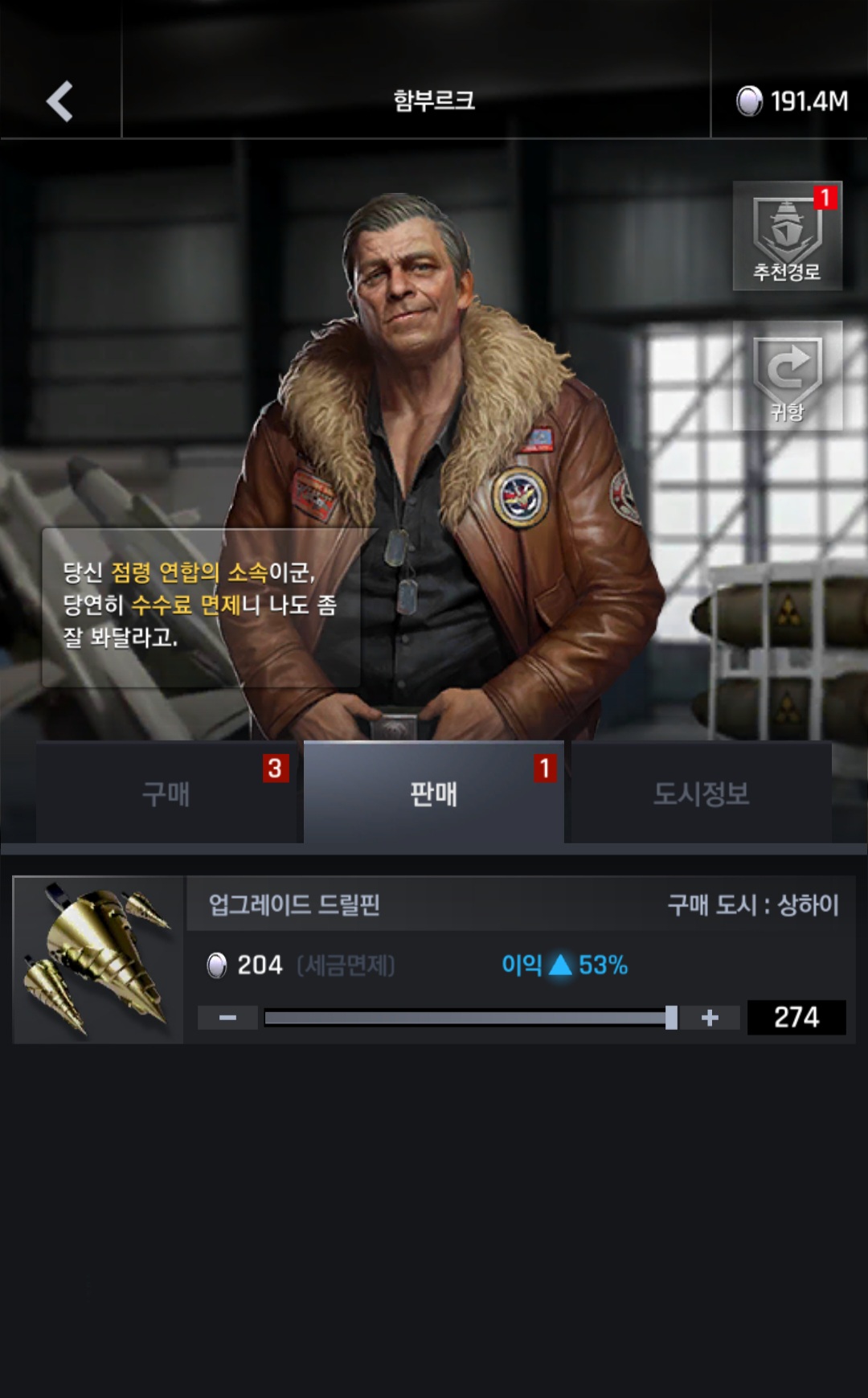Switch to the 구매 buy tab
The width and height of the screenshot is (868, 1398).
[166, 793]
